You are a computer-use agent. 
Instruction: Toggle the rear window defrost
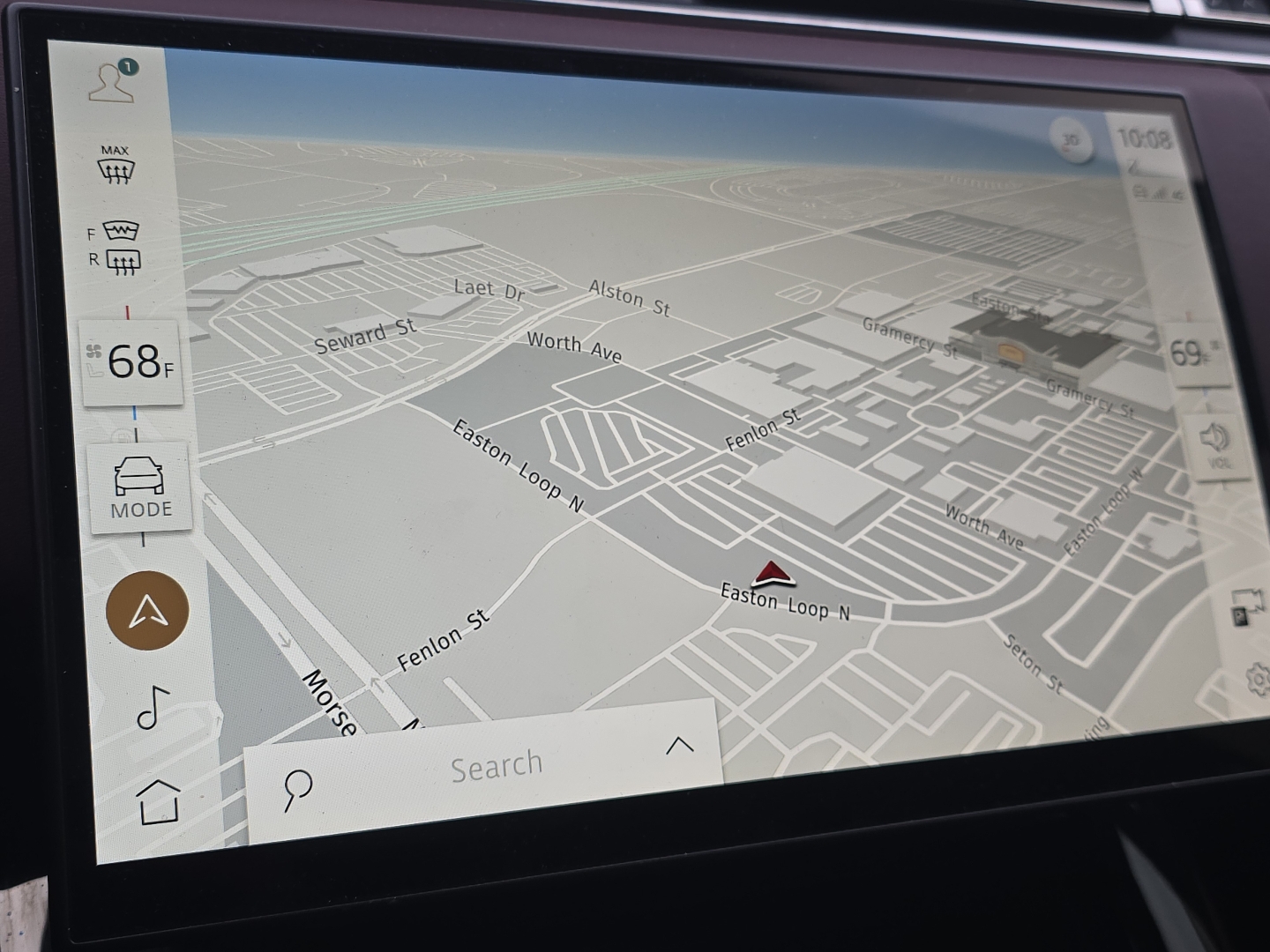point(123,261)
